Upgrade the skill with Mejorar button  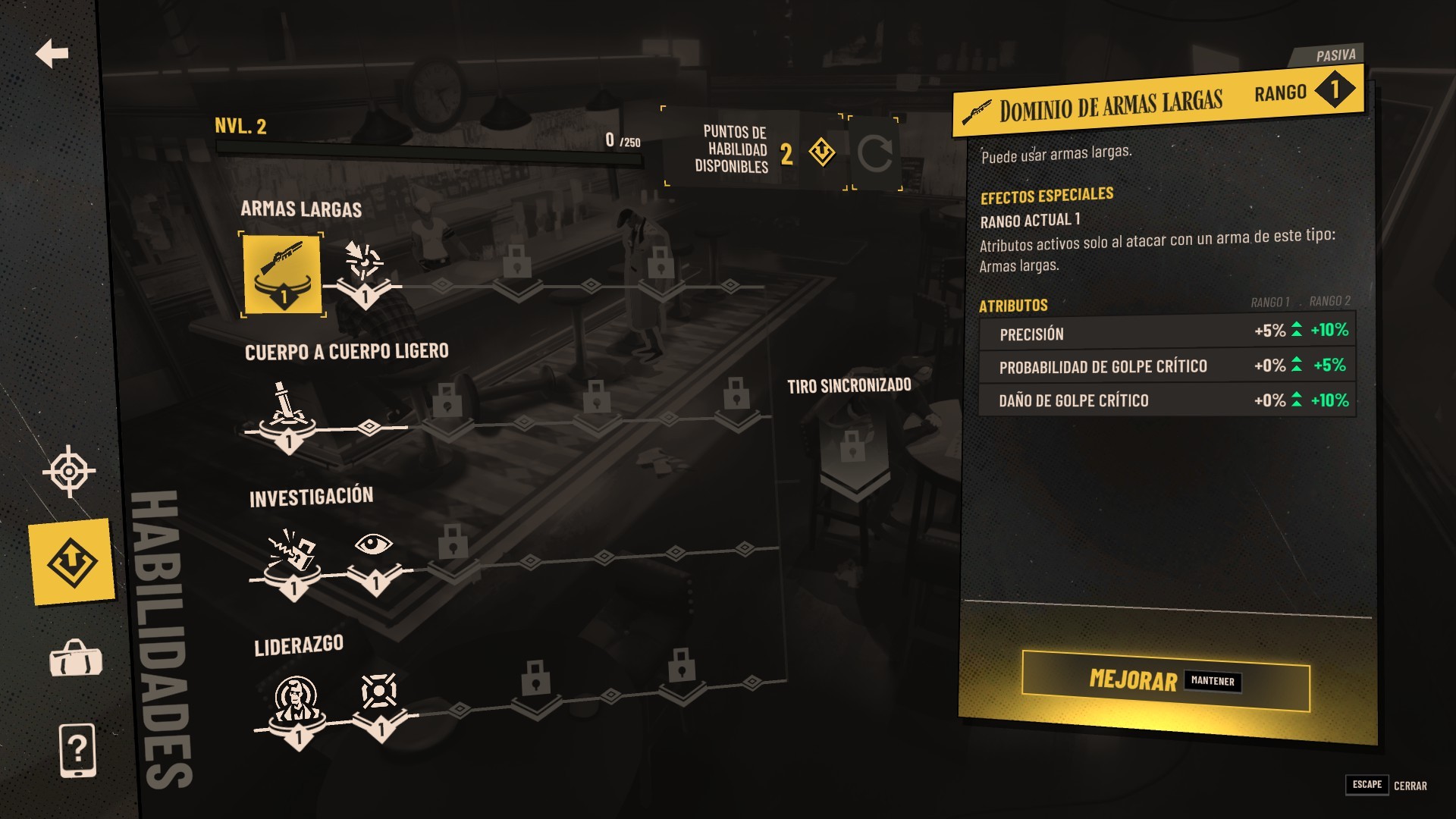1165,680
